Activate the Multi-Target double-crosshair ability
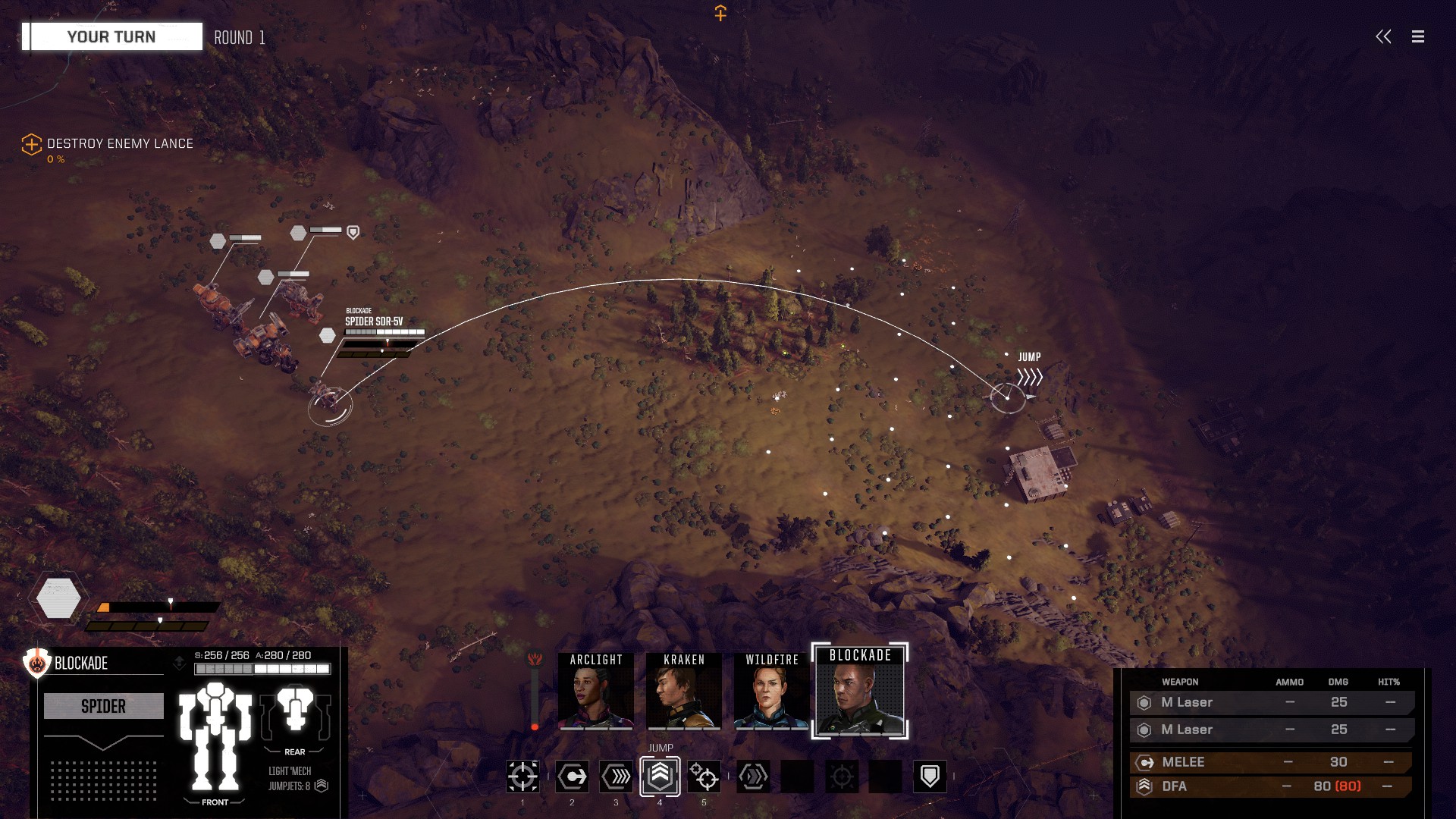This screenshot has height=819, width=1456. click(704, 777)
